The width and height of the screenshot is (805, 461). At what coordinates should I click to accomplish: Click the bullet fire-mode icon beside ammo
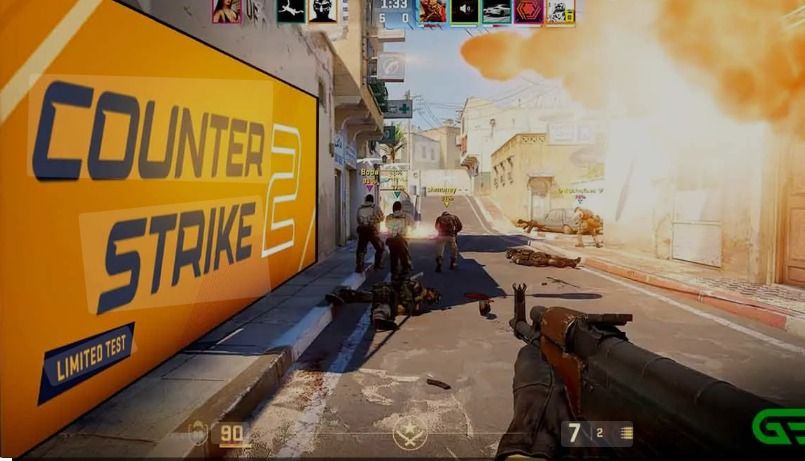(x=626, y=433)
